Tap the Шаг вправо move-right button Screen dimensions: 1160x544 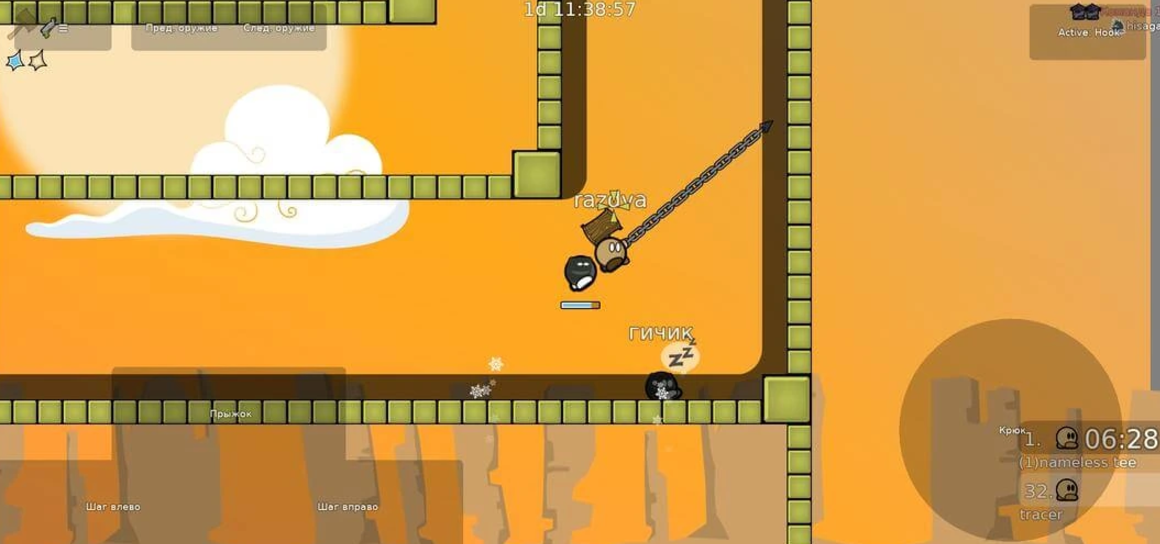347,506
